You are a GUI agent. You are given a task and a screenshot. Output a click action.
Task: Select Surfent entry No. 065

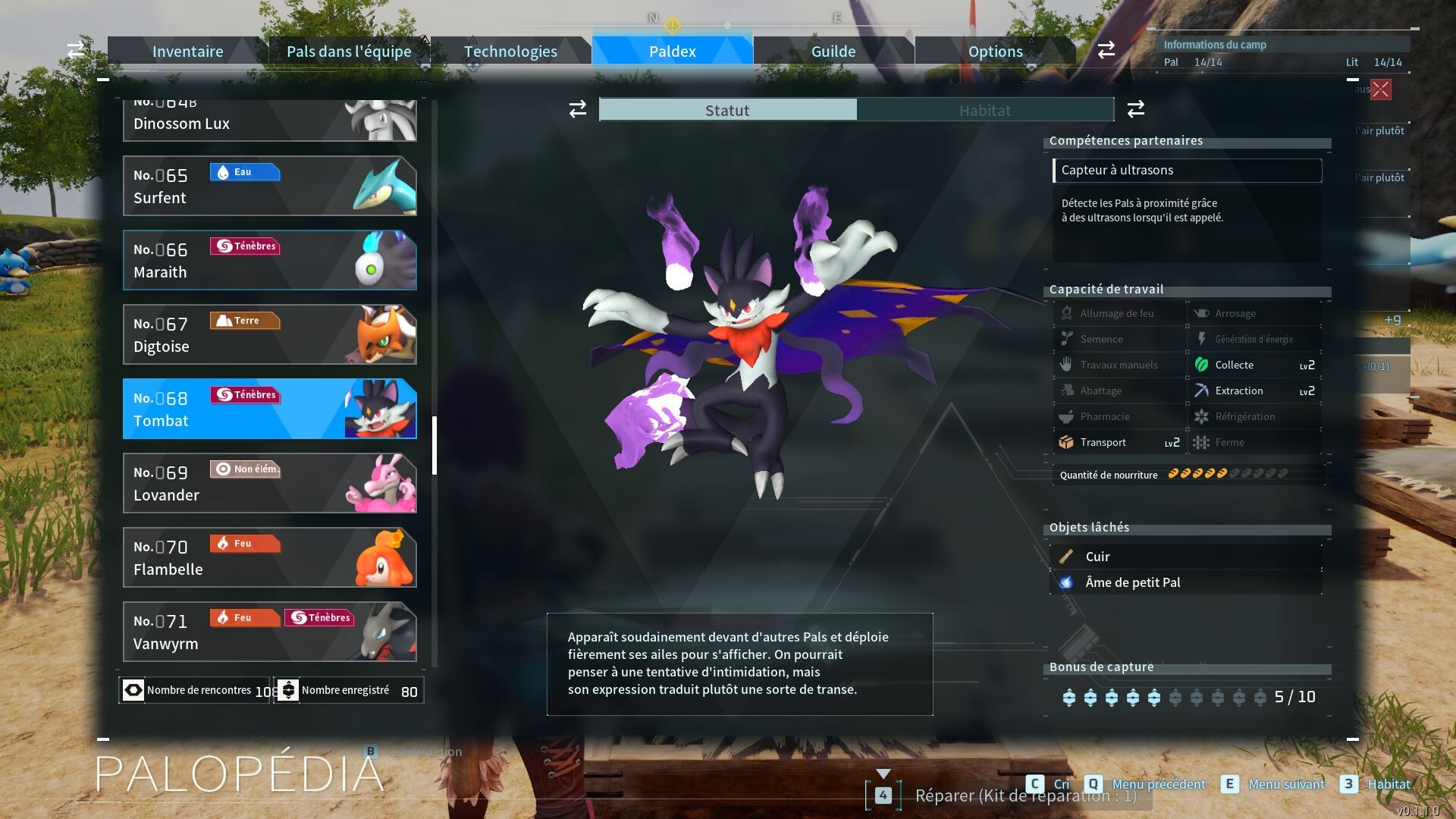point(269,186)
